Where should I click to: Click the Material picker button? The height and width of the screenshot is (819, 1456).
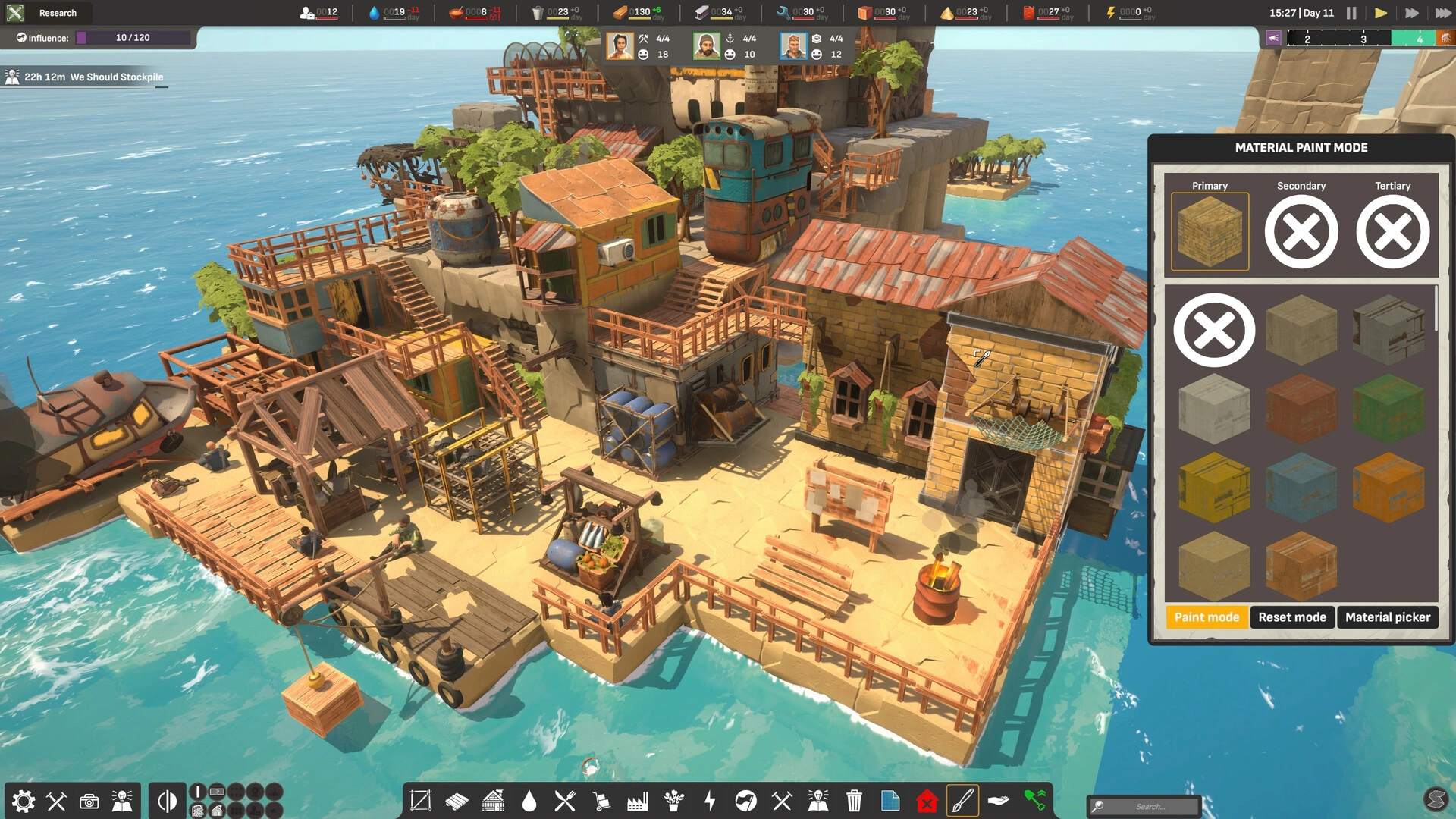[x=1387, y=617]
